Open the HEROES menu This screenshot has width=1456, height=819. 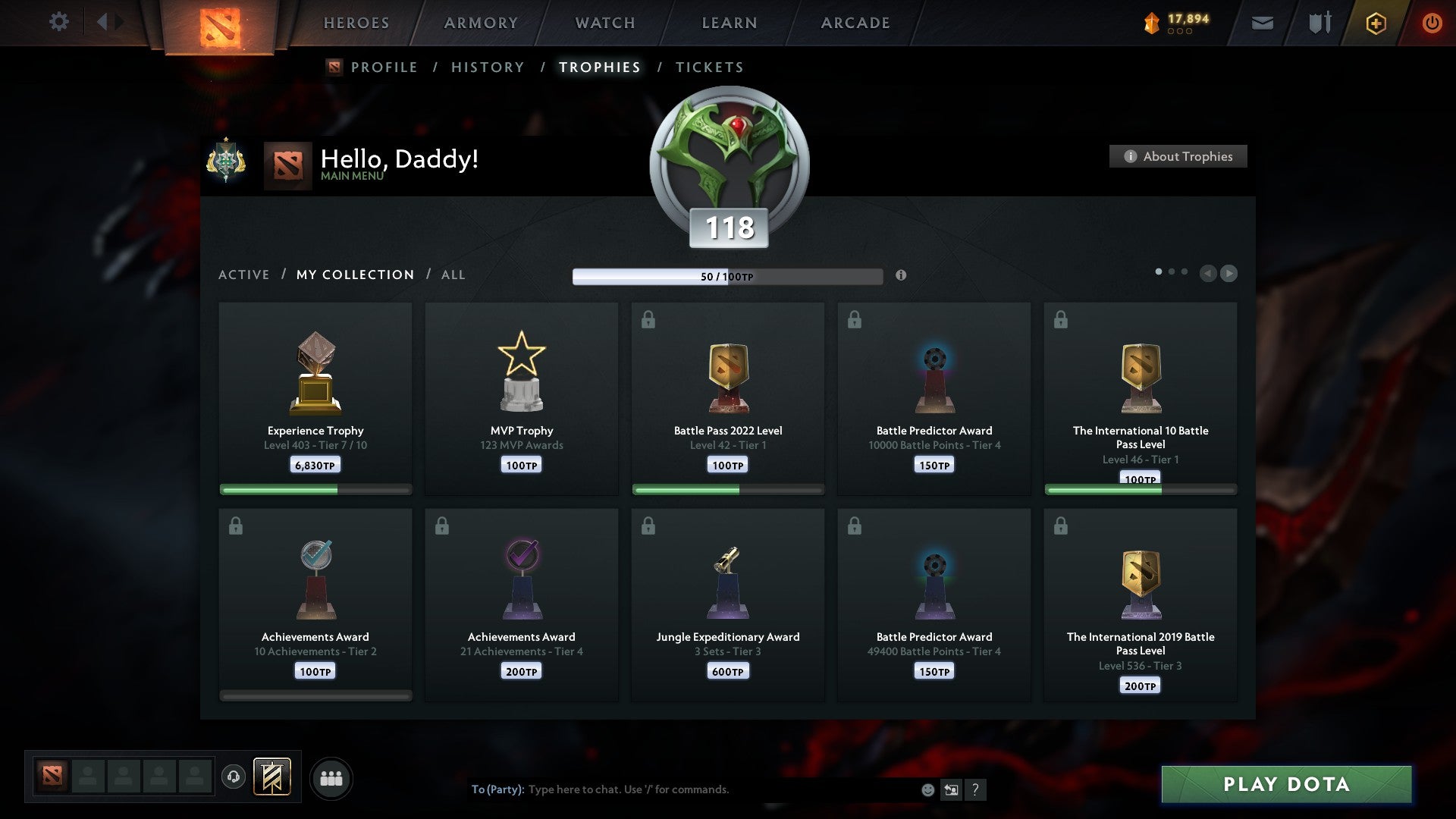tap(356, 23)
